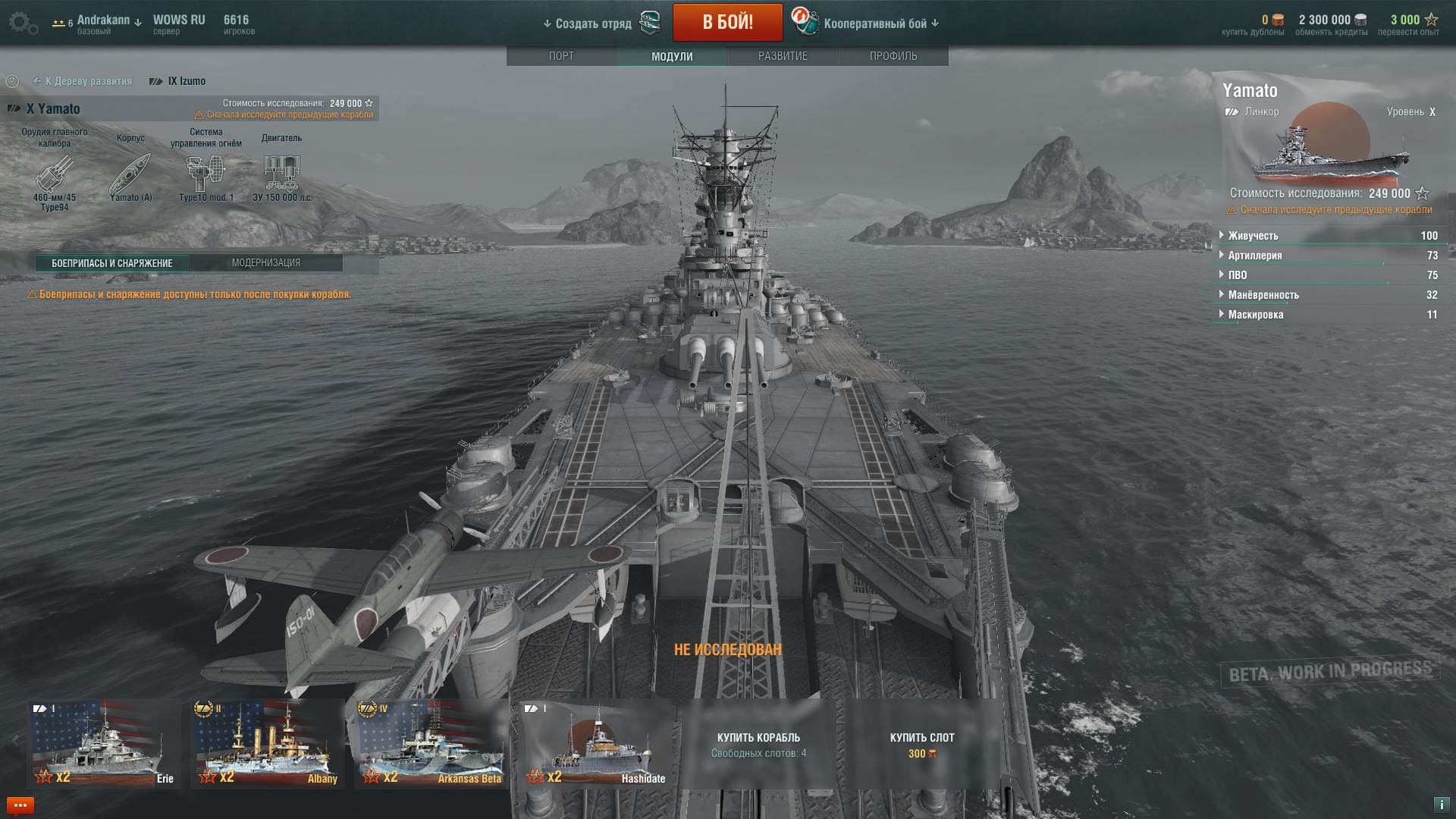Select the 460-мм/45 Type94 main guns module
Screen dimensions: 1456x819
[x=55, y=174]
